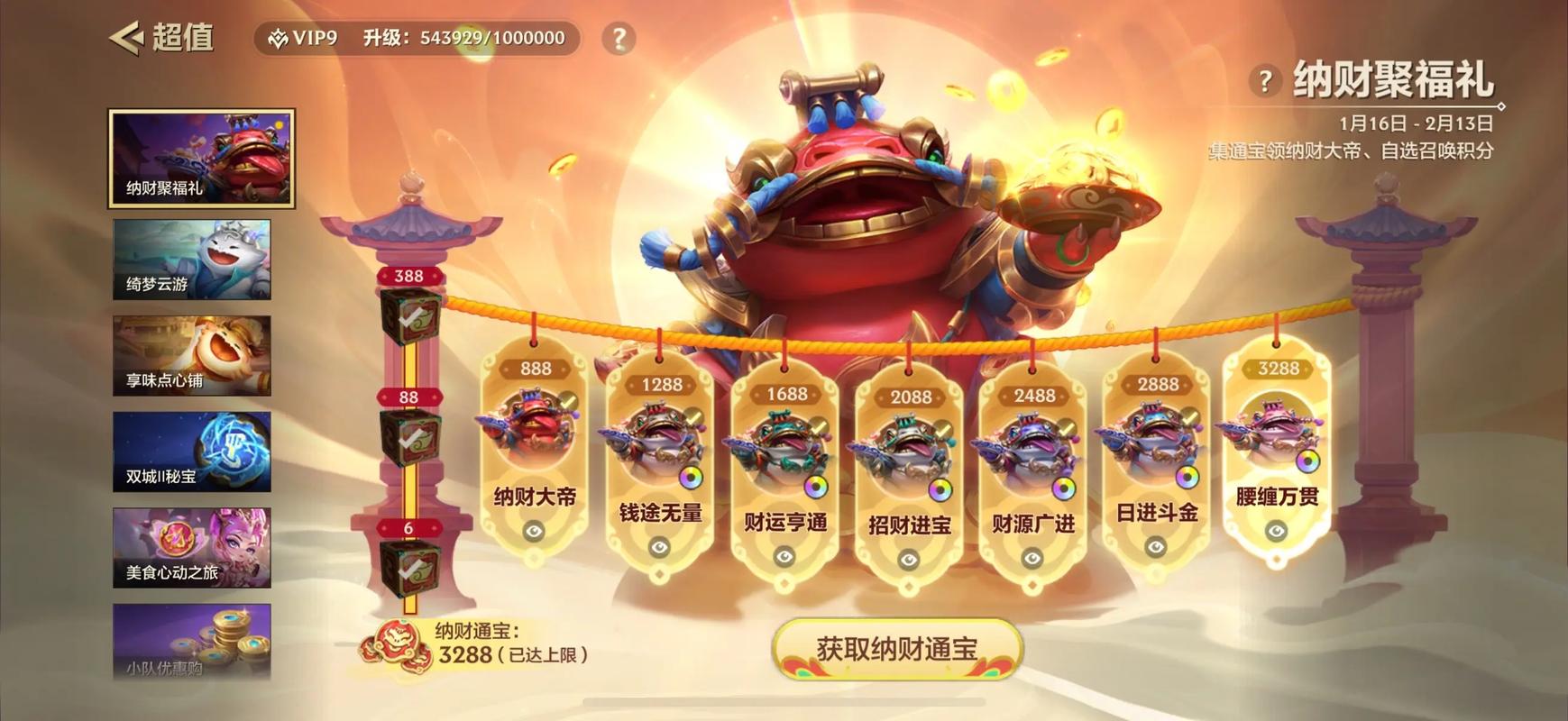The width and height of the screenshot is (1568, 721).
Task: Open the 双城II秘宝 tab
Action: (192, 452)
